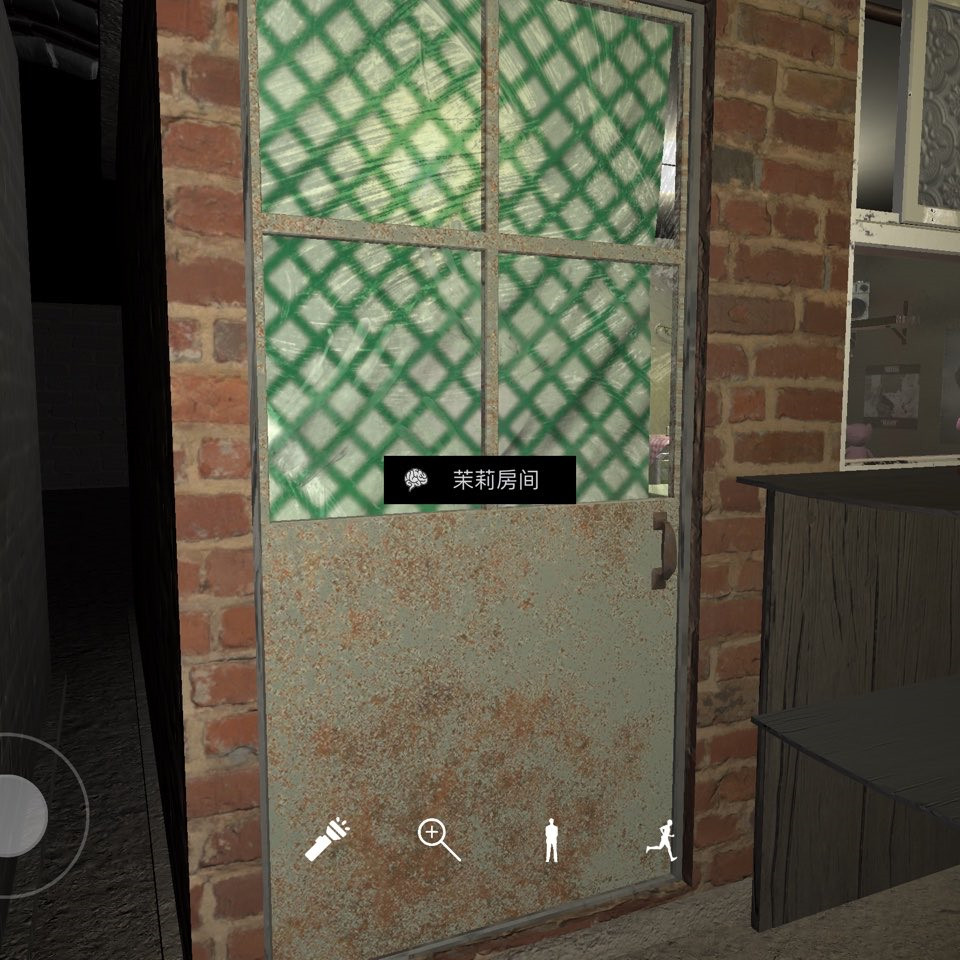Toggle the flashlight icon
This screenshot has height=960, width=960.
click(x=327, y=840)
